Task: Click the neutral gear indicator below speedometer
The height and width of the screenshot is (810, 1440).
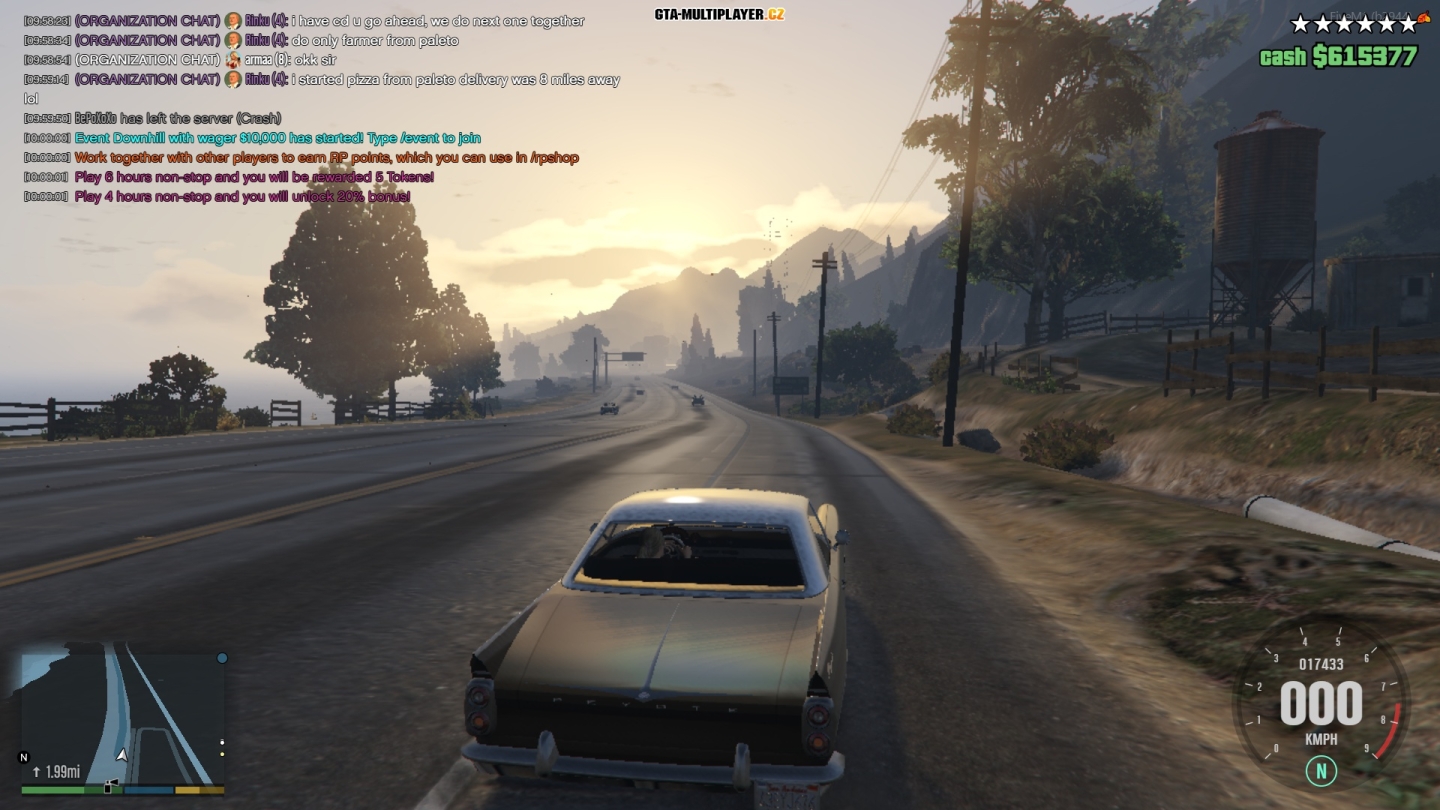Action: (x=1321, y=770)
